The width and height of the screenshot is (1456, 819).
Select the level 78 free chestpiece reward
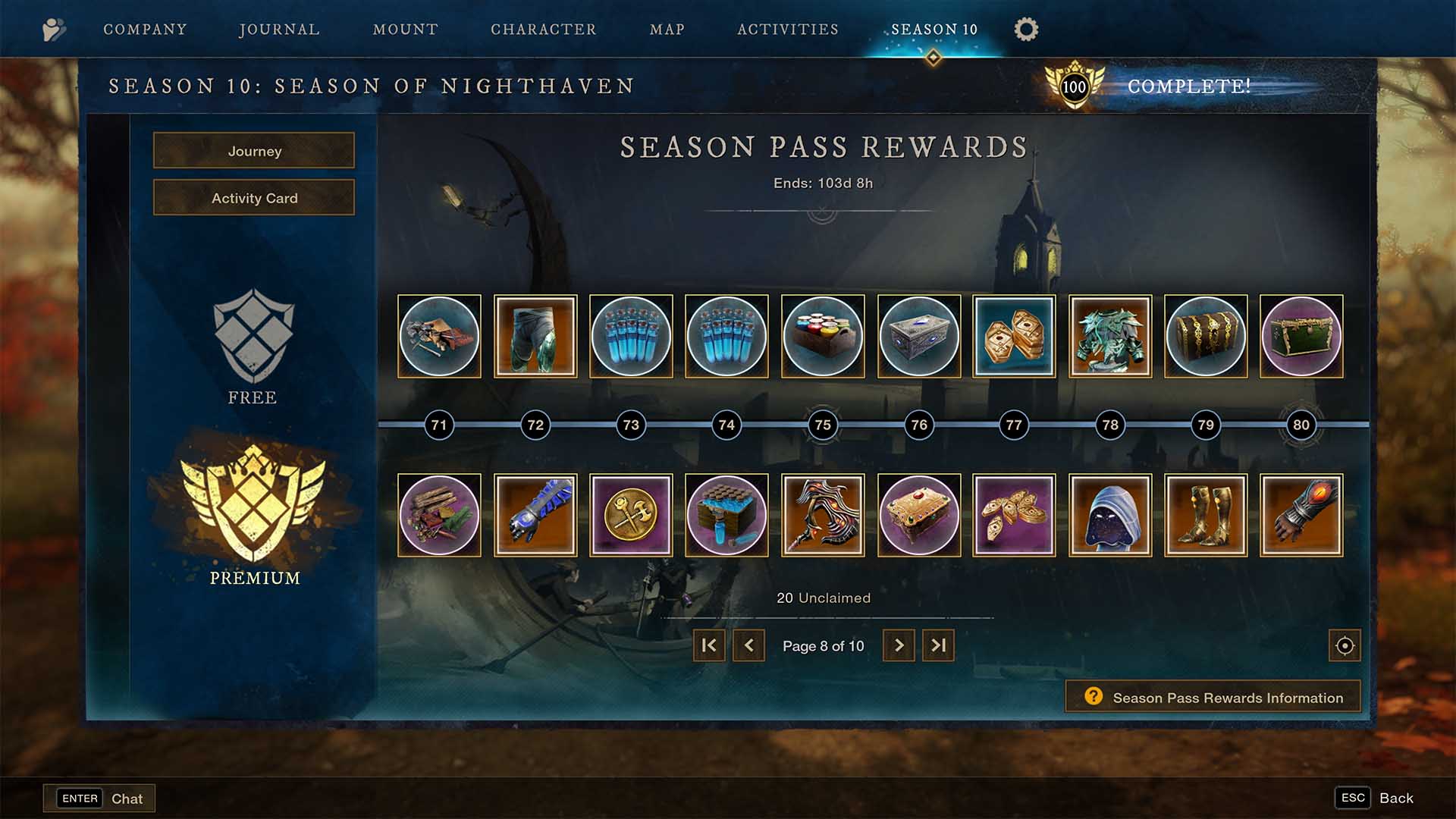(x=1110, y=336)
